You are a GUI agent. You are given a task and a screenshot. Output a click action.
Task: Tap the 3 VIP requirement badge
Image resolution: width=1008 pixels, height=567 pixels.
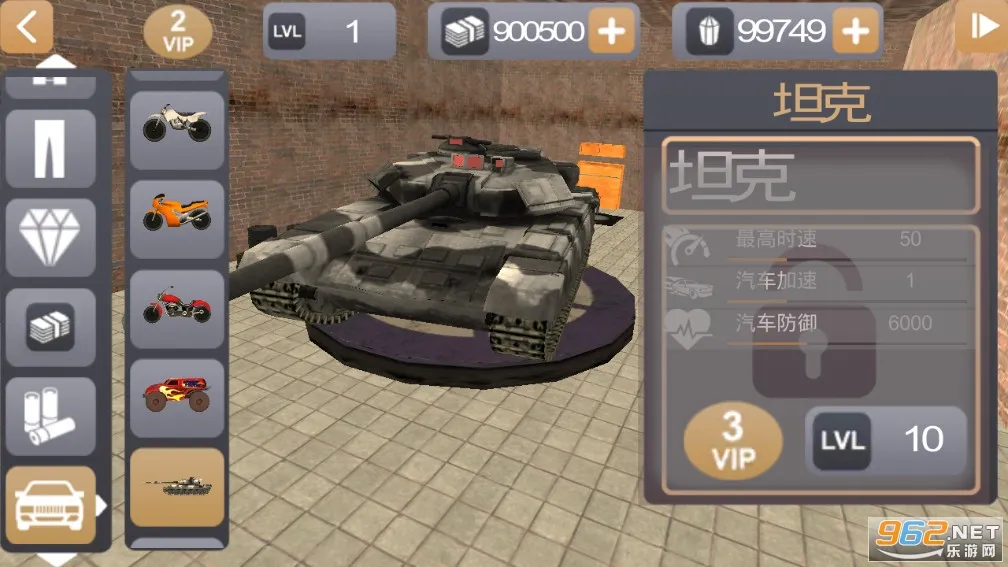(733, 441)
